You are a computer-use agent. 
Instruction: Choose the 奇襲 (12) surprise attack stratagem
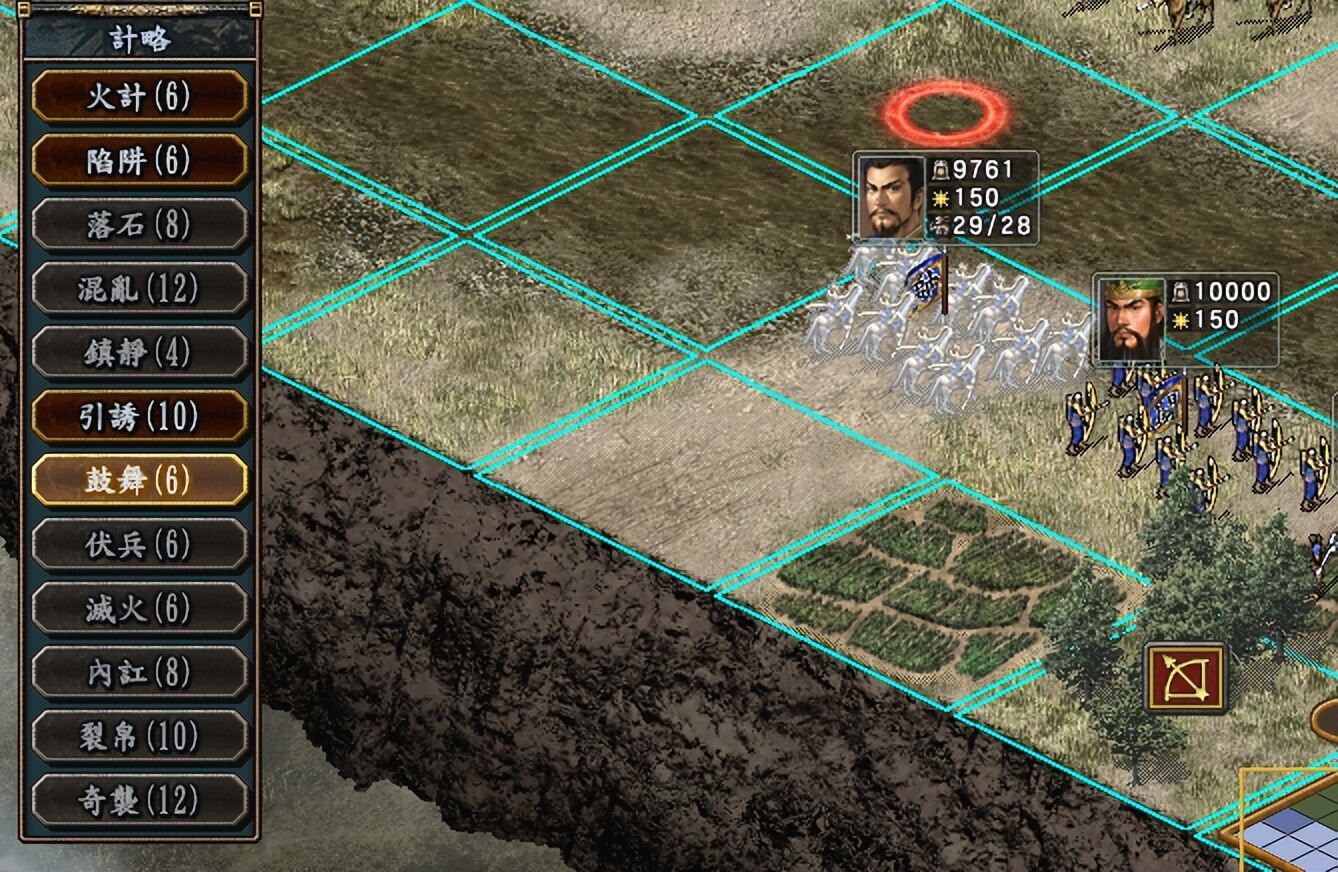coord(139,801)
